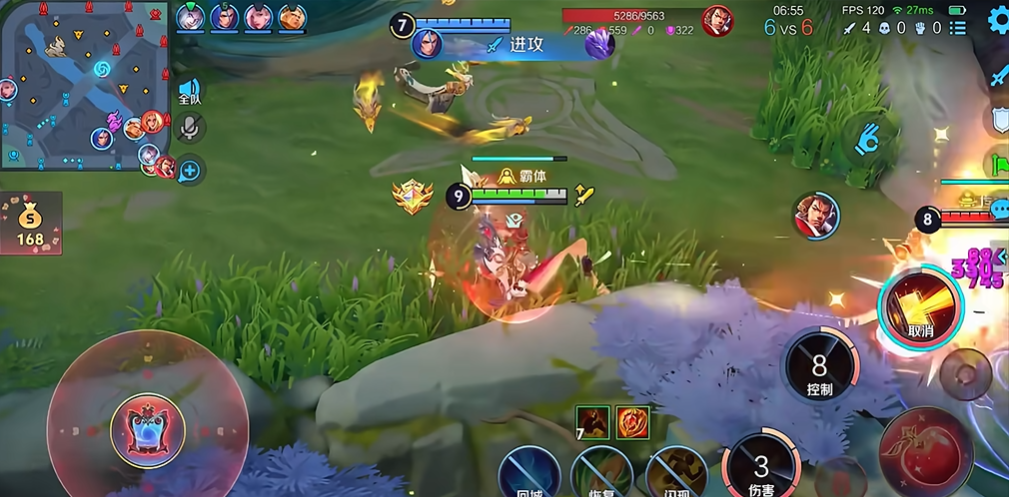Send the green flag gather signal
This screenshot has height=497, width=1009.
coord(999,162)
